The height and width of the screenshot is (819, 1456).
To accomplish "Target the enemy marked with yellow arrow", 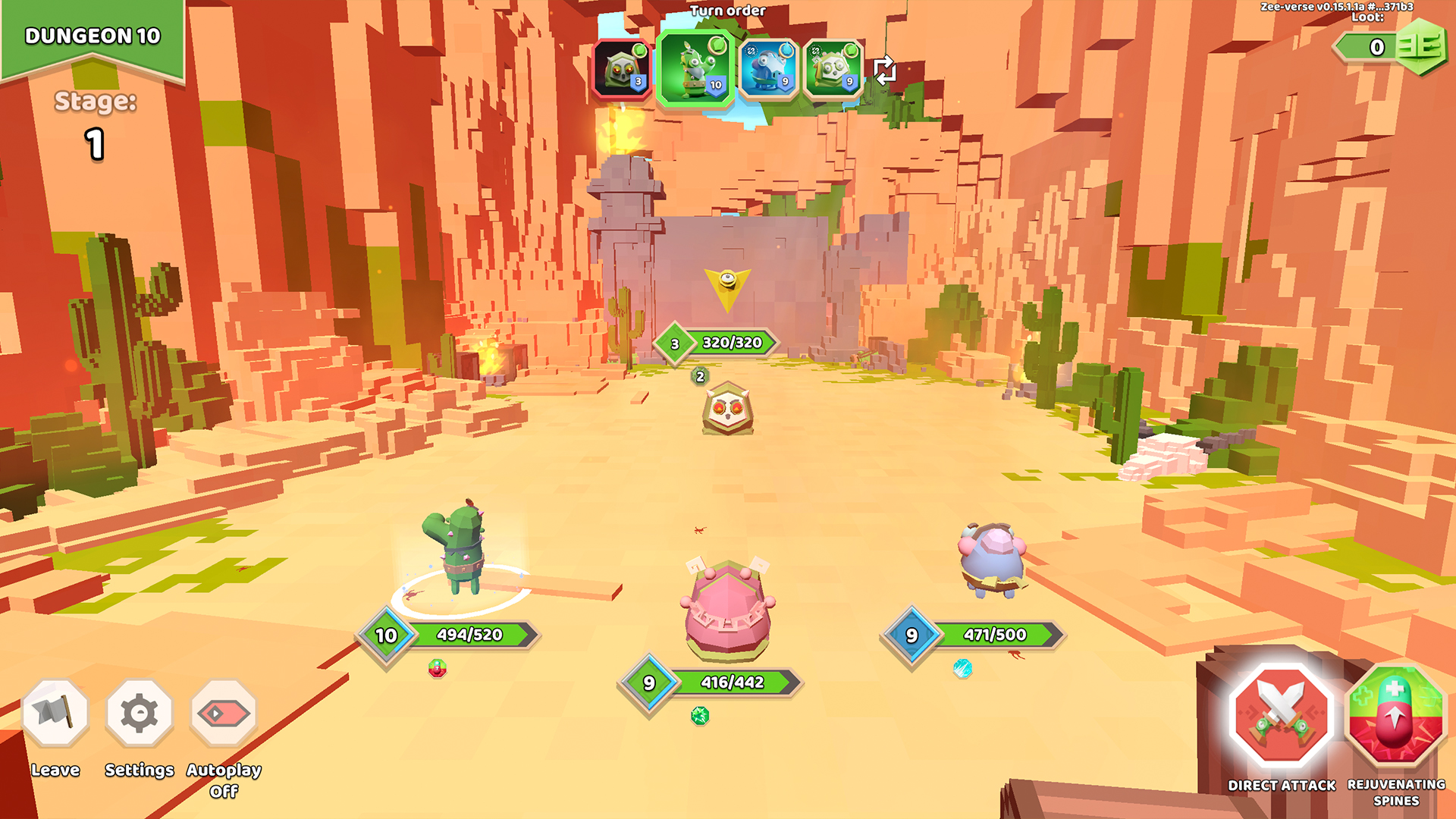I will pos(727,409).
